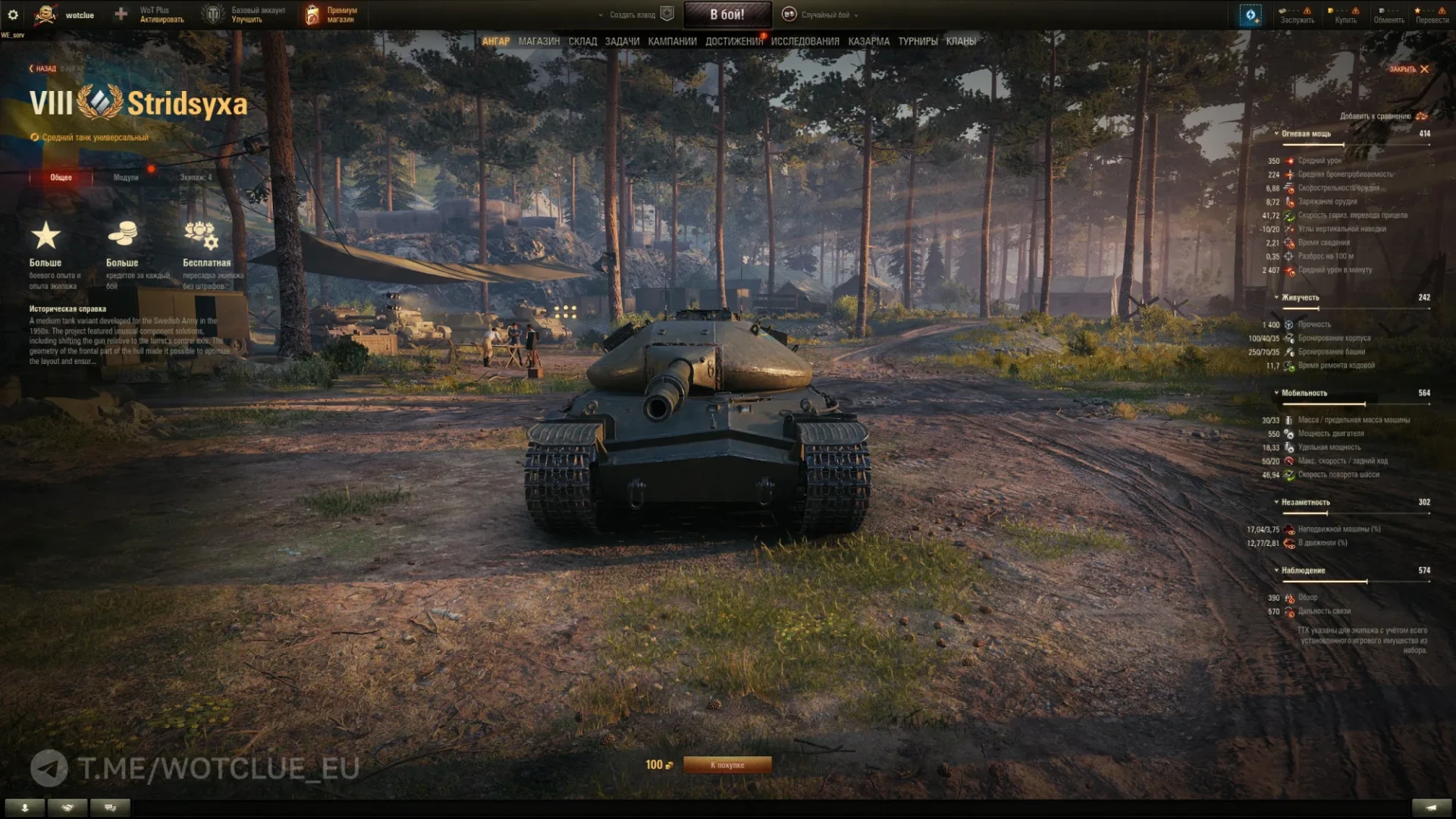The width and height of the screenshot is (1456, 819).
Task: Click the handshake referral icon at bottom left
Action: point(67,807)
